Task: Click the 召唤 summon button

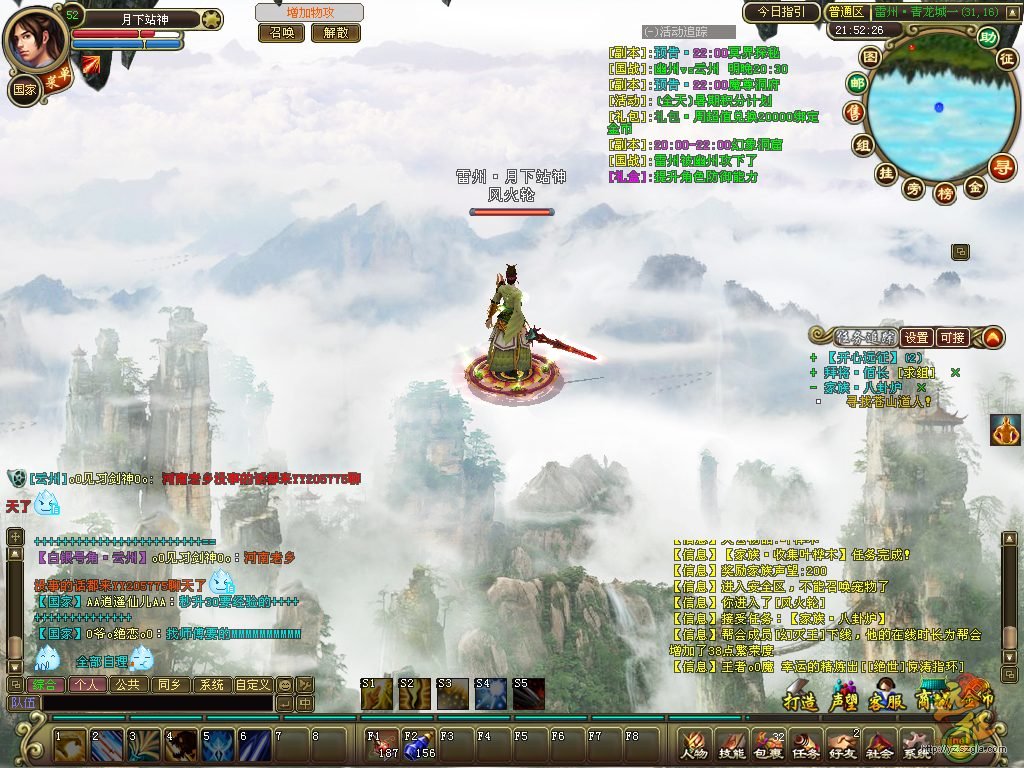Action: (x=282, y=33)
